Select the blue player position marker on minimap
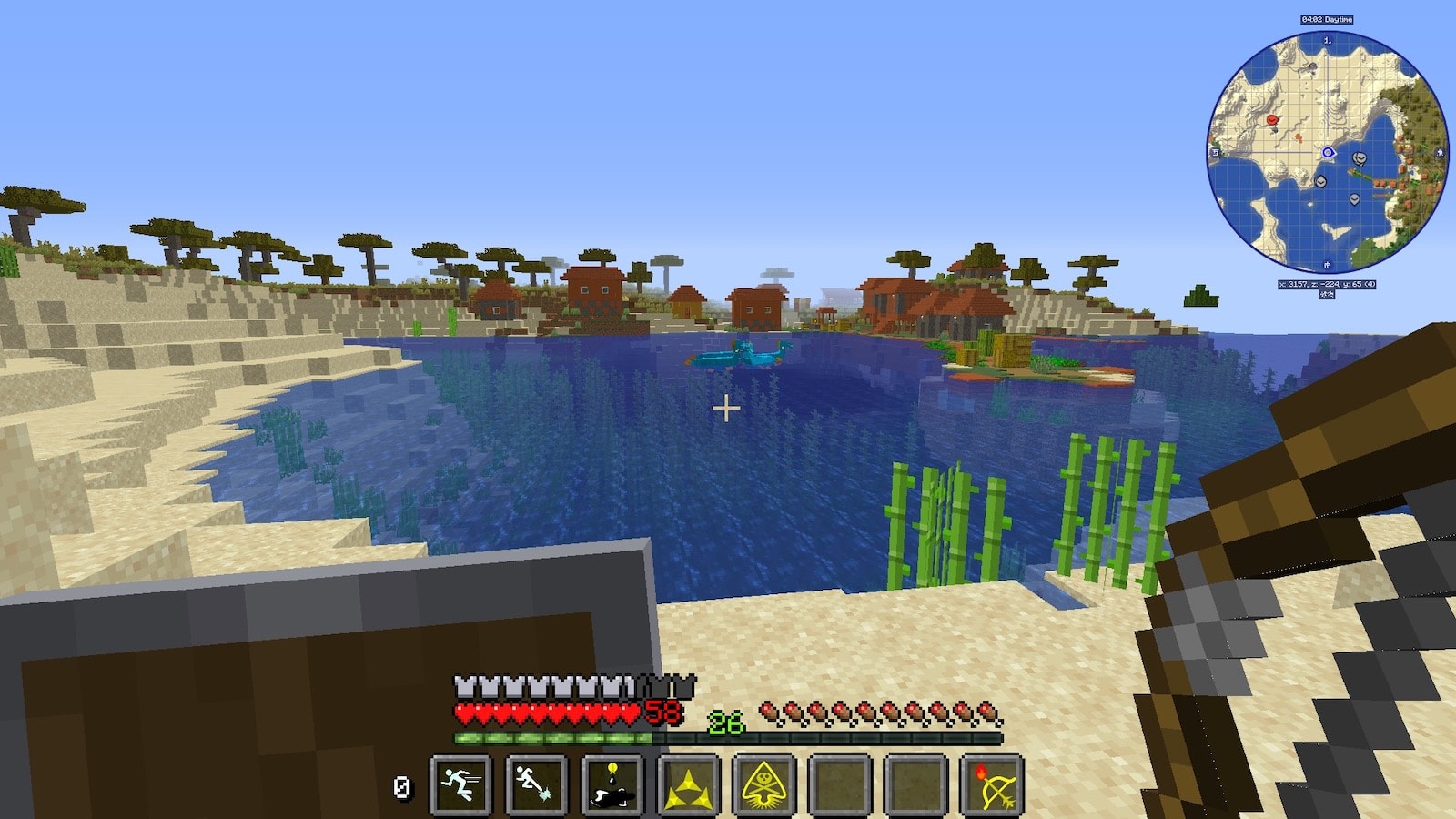The image size is (1456, 819). click(x=1328, y=153)
